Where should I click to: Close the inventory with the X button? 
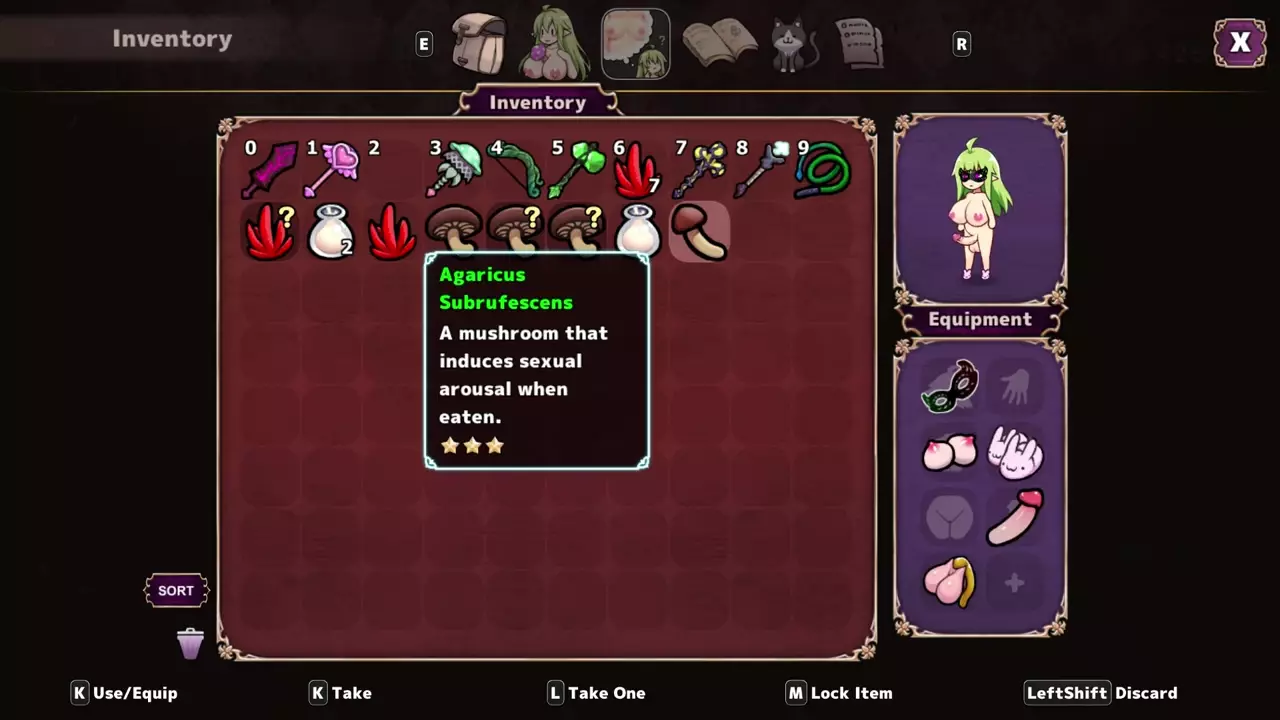[x=1240, y=43]
